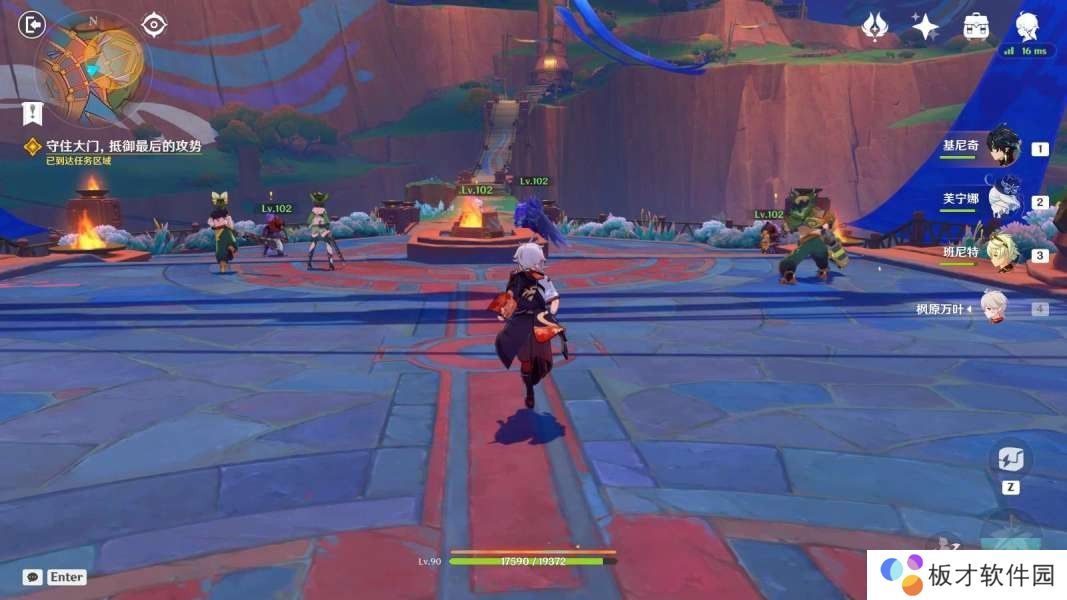Viewport: 1067px width, 600px height.
Task: Switch to party member 基尼奇
Action: pyautogui.click(x=1003, y=147)
